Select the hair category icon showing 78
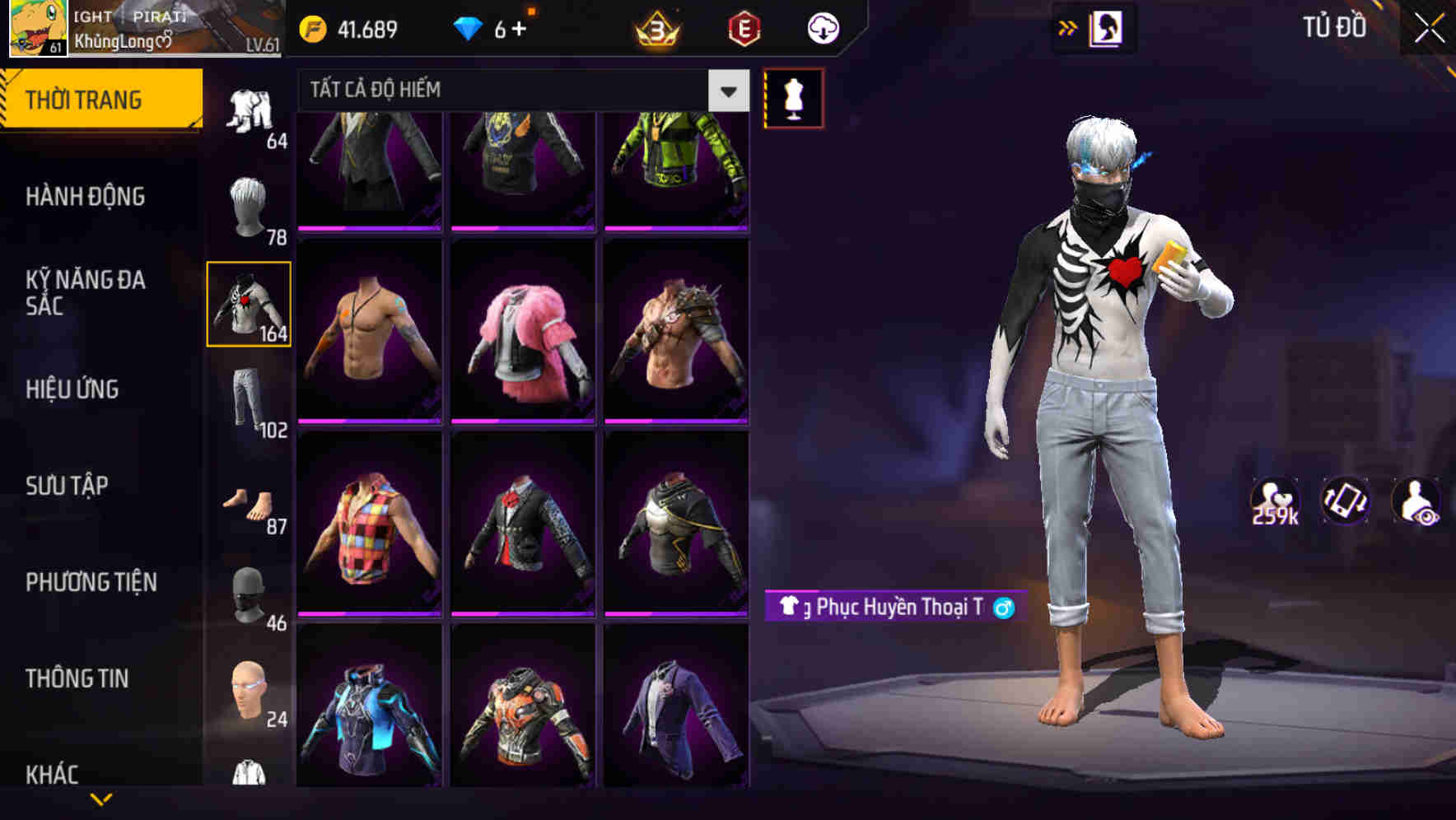 coord(249,205)
